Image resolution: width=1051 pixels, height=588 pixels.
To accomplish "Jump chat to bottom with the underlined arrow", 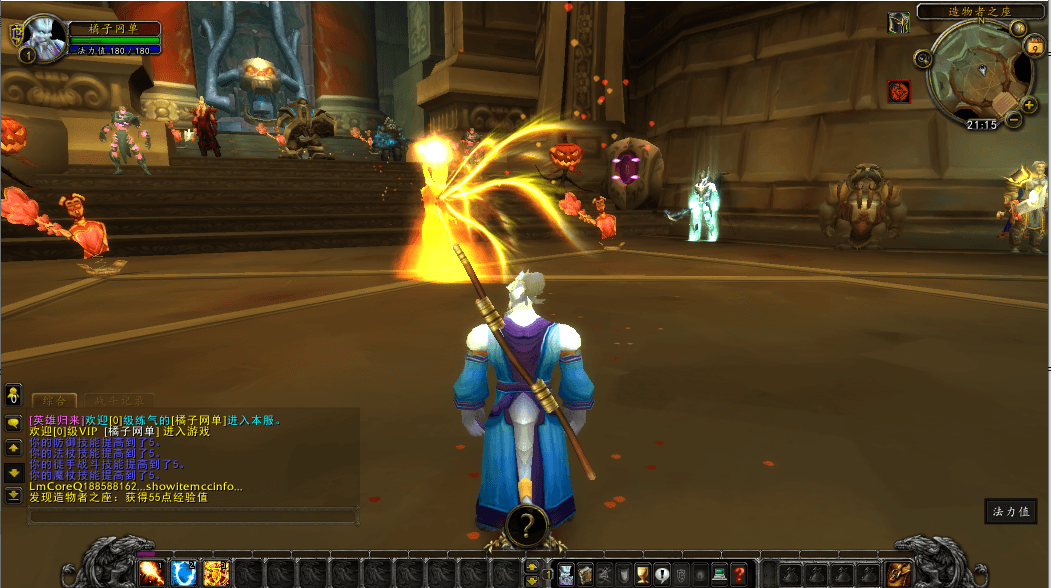I will (x=14, y=494).
